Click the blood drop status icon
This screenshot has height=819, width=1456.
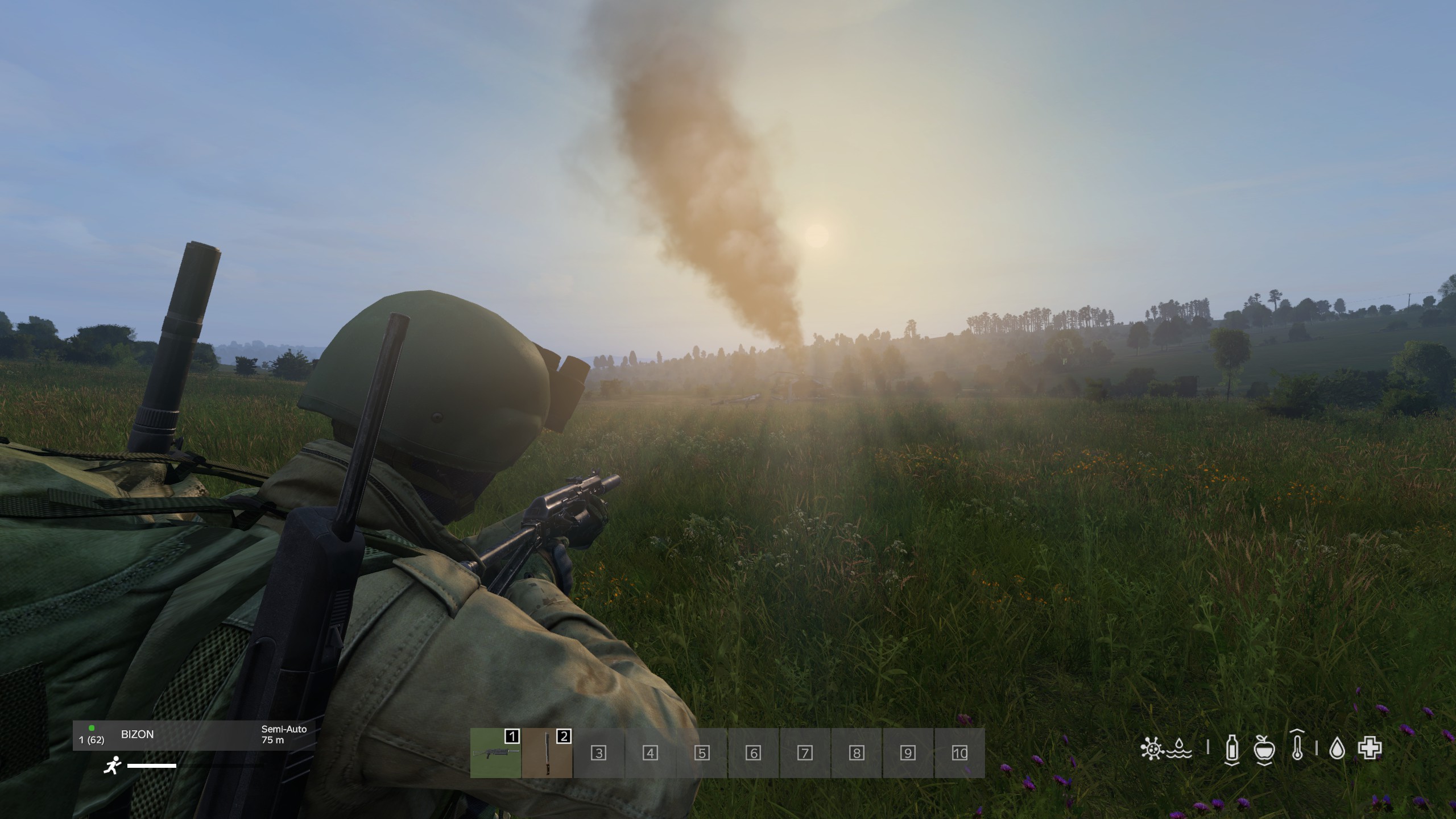point(1337,750)
